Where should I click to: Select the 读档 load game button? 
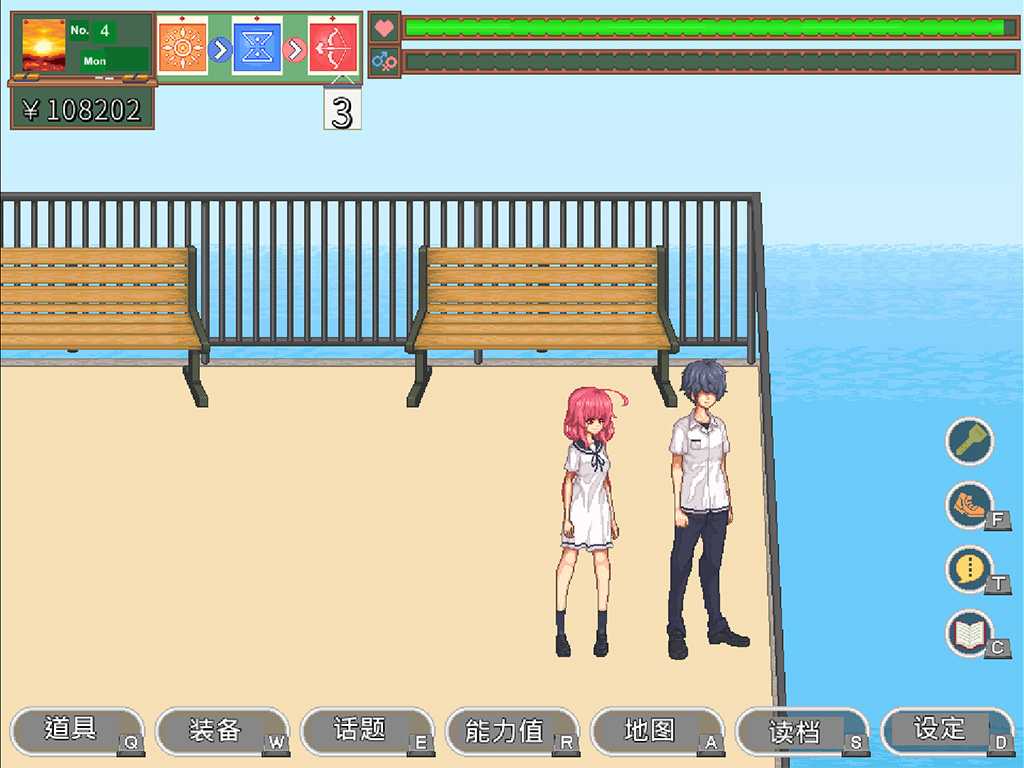pyautogui.click(x=797, y=730)
